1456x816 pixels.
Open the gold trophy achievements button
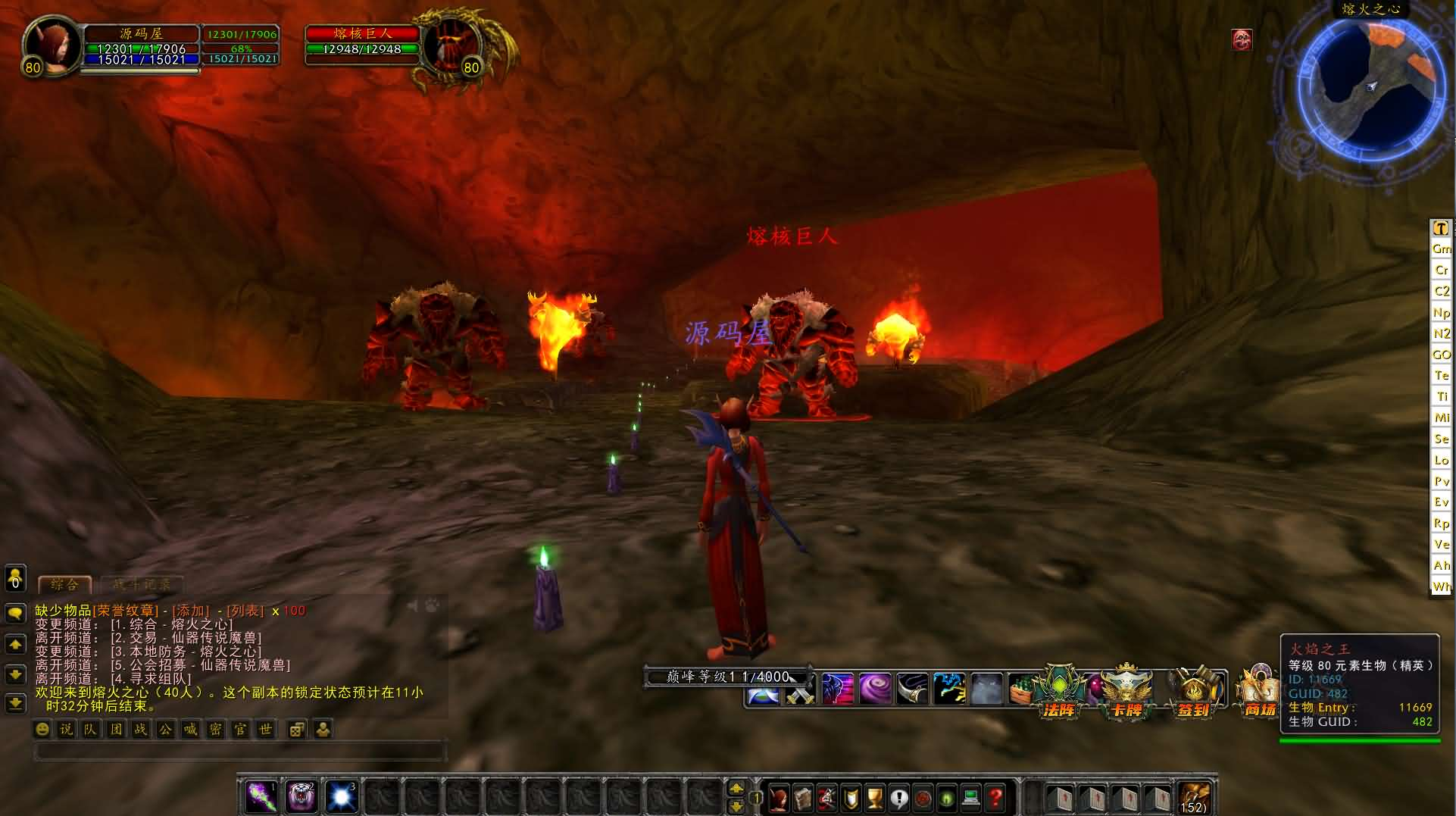(874, 798)
